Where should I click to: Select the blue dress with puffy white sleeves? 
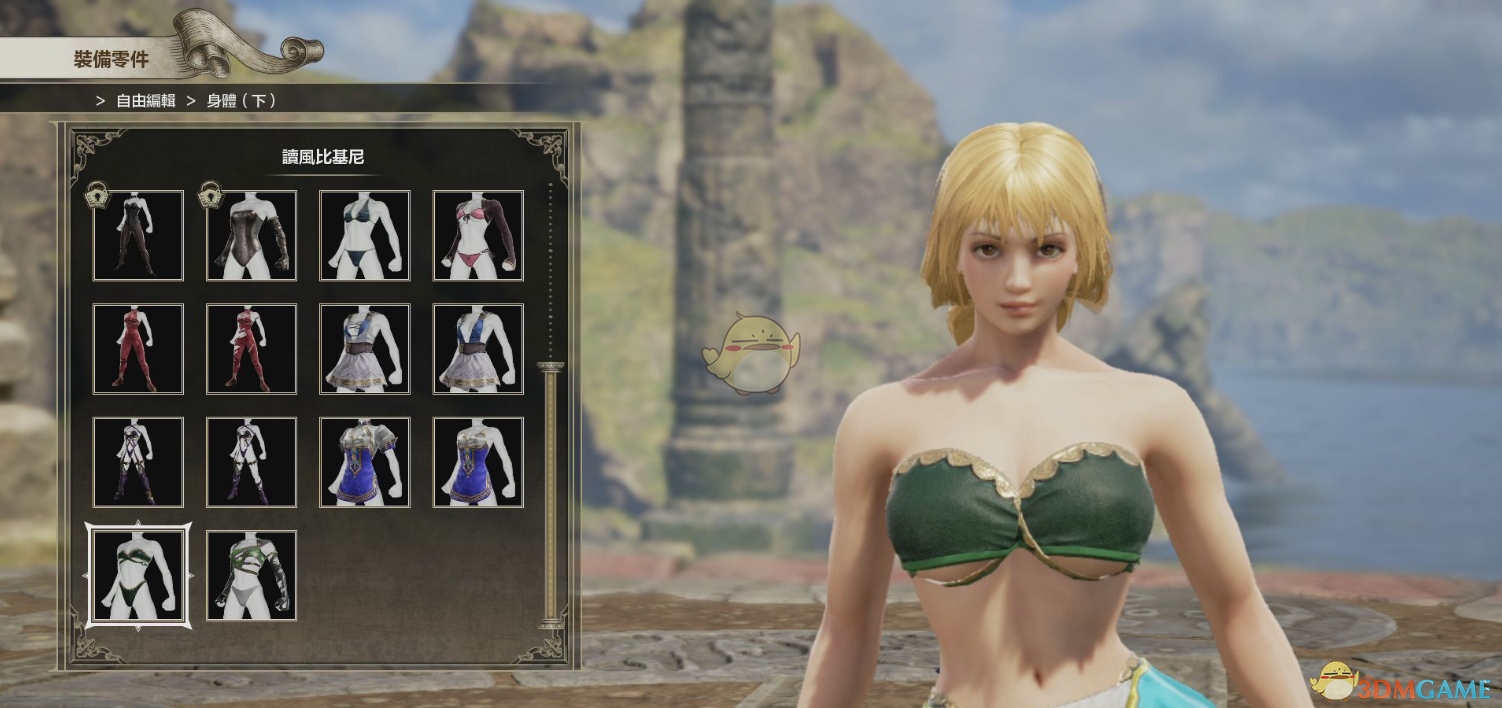(364, 462)
